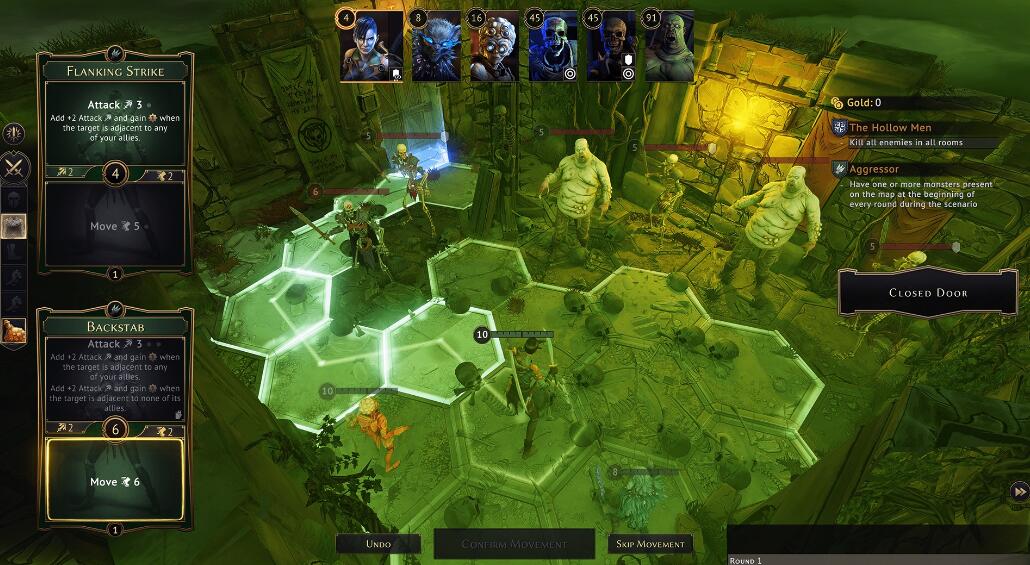
Task: Select the initiative 8 blue beast portrait
Action: (x=436, y=47)
